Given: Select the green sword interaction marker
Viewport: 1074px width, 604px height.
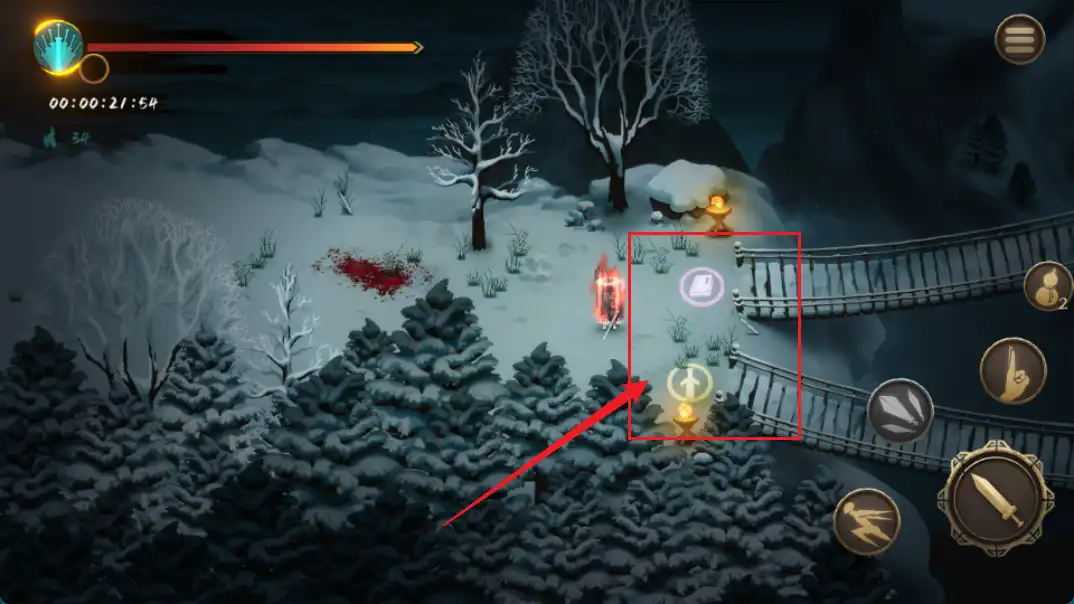Looking at the screenshot, I should (x=688, y=382).
